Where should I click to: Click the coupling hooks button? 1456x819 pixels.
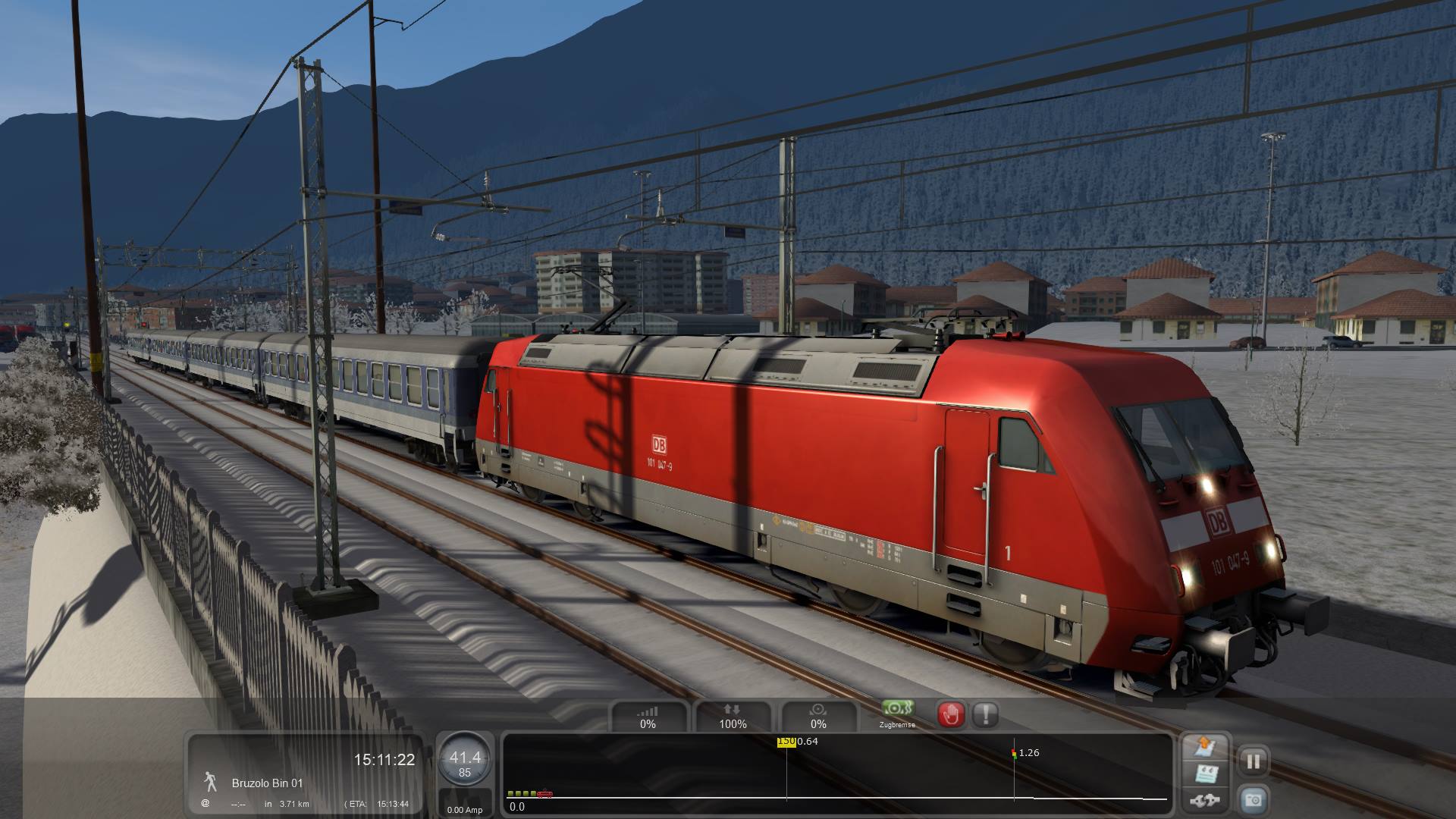click(1205, 800)
